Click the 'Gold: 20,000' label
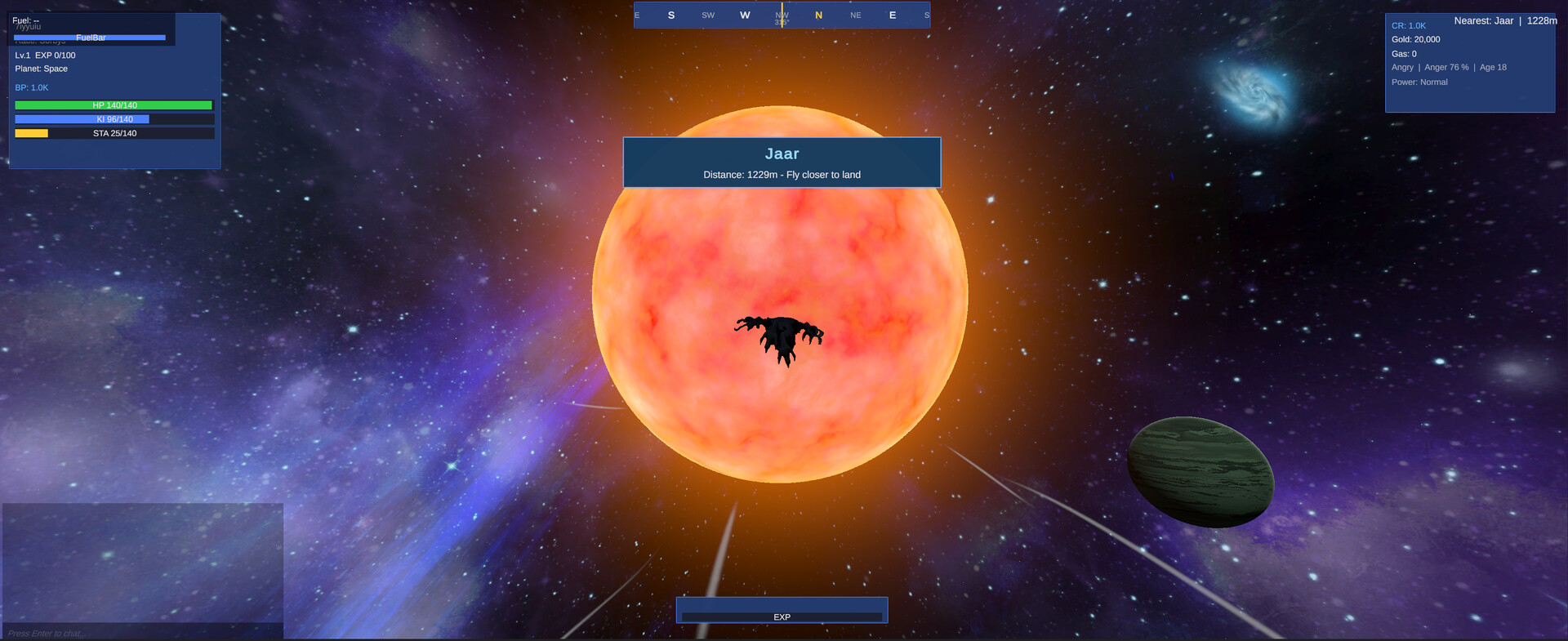Screen dimensions: 1568x641 pyautogui.click(x=1414, y=39)
